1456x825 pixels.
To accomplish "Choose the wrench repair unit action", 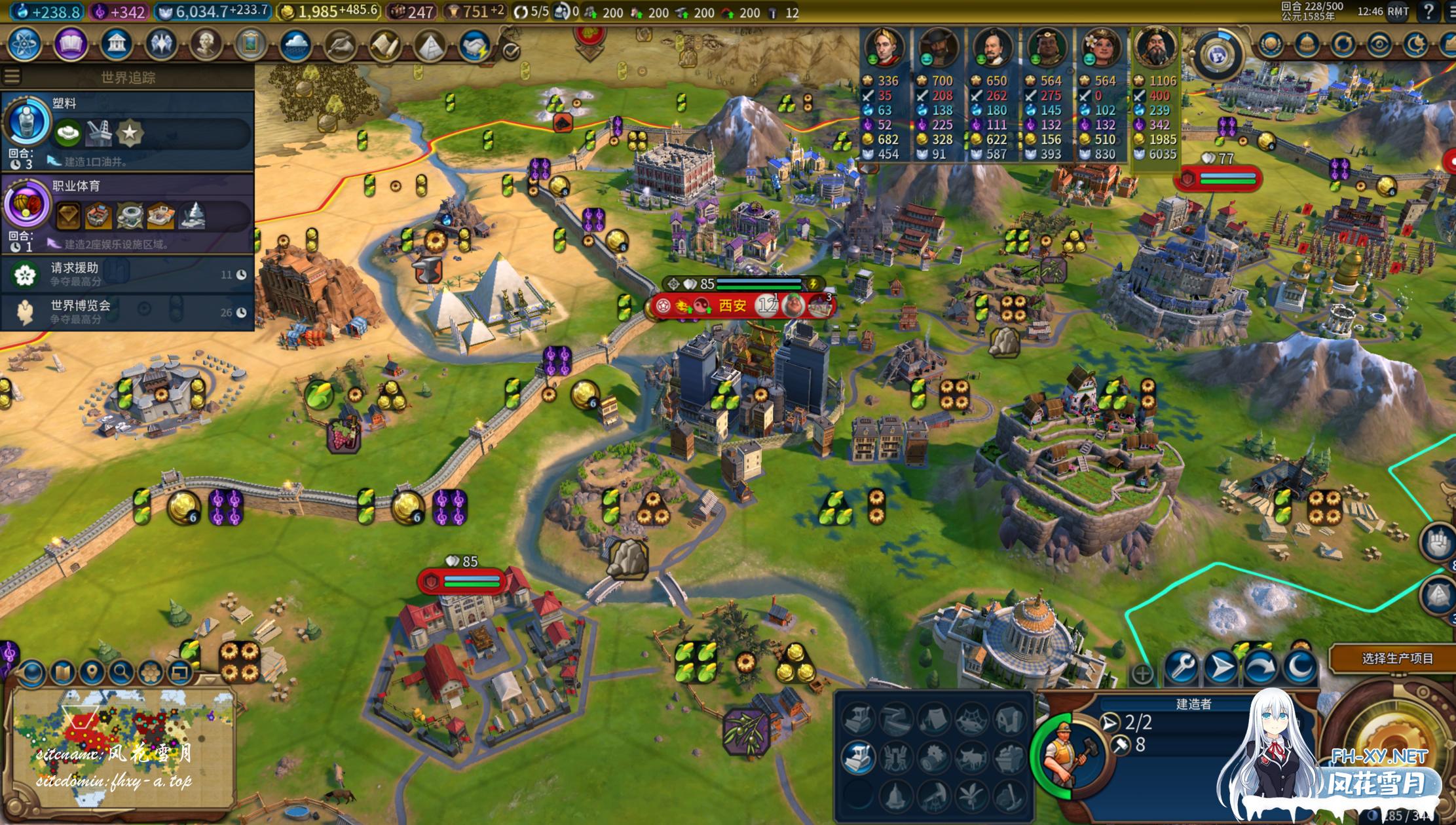I will (1182, 668).
